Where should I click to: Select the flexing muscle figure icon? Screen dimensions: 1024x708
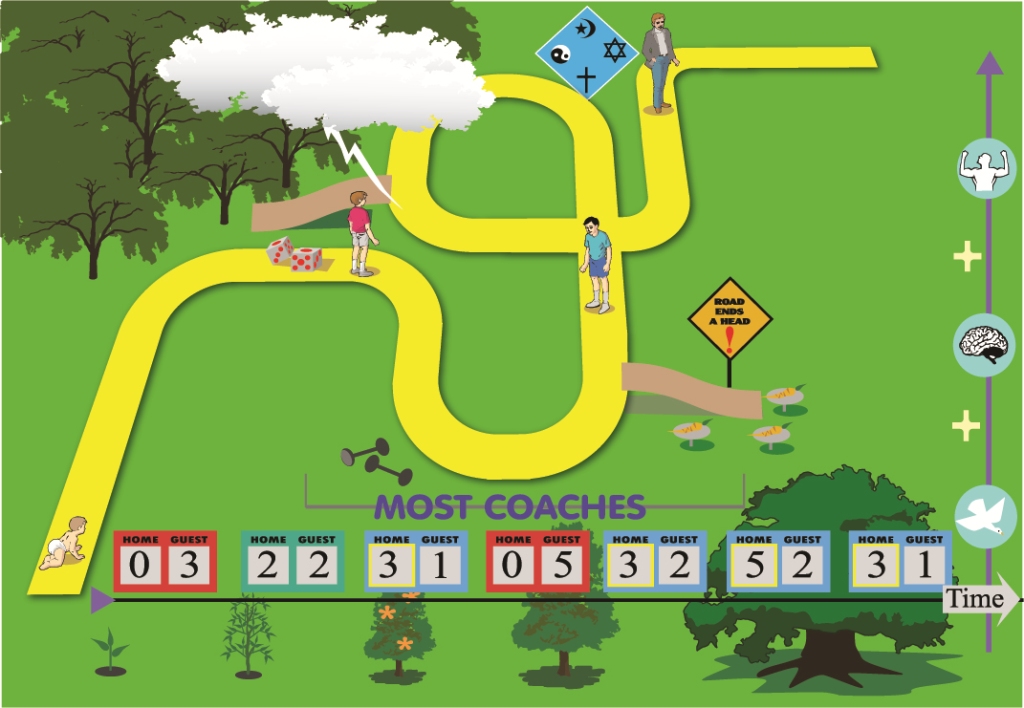[x=987, y=168]
